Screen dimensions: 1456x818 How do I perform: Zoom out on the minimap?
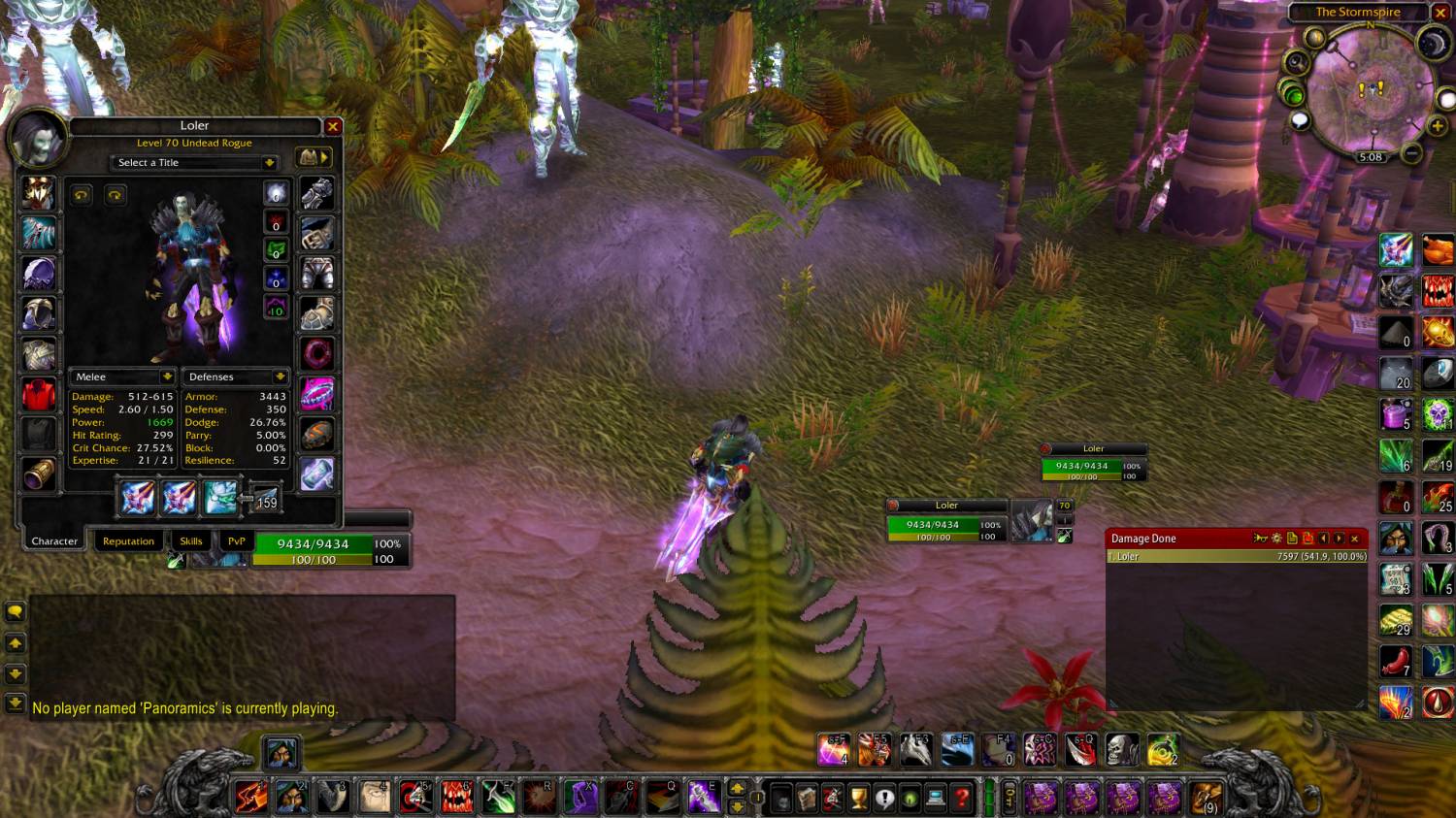[x=1412, y=153]
